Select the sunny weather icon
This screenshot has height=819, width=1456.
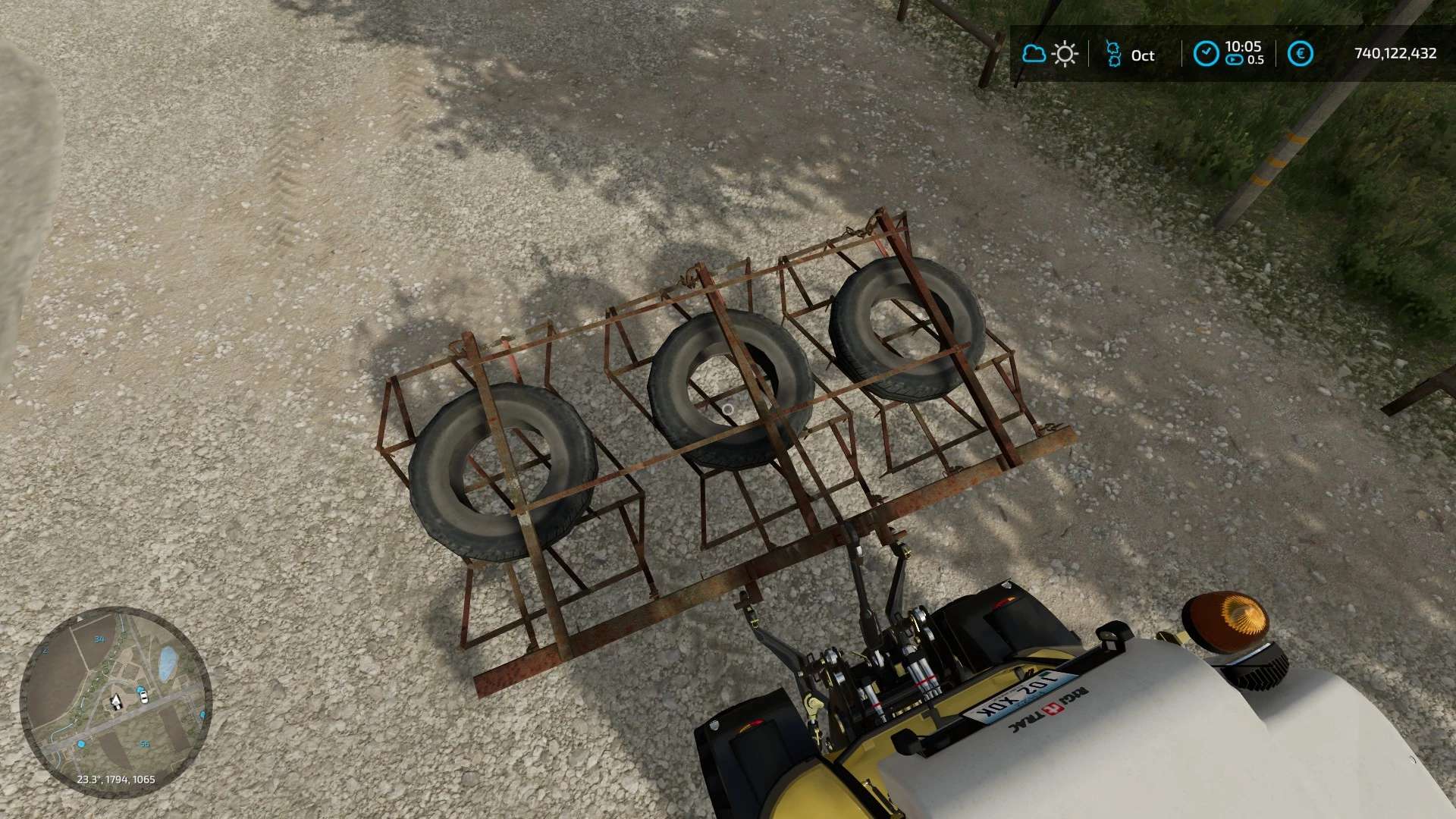tap(1065, 54)
